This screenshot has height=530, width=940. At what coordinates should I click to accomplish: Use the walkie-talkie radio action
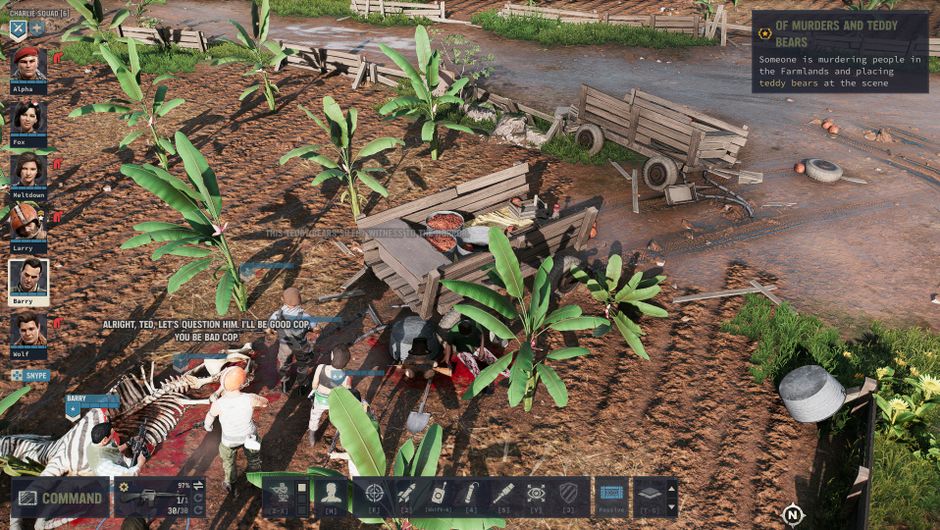(x=437, y=494)
